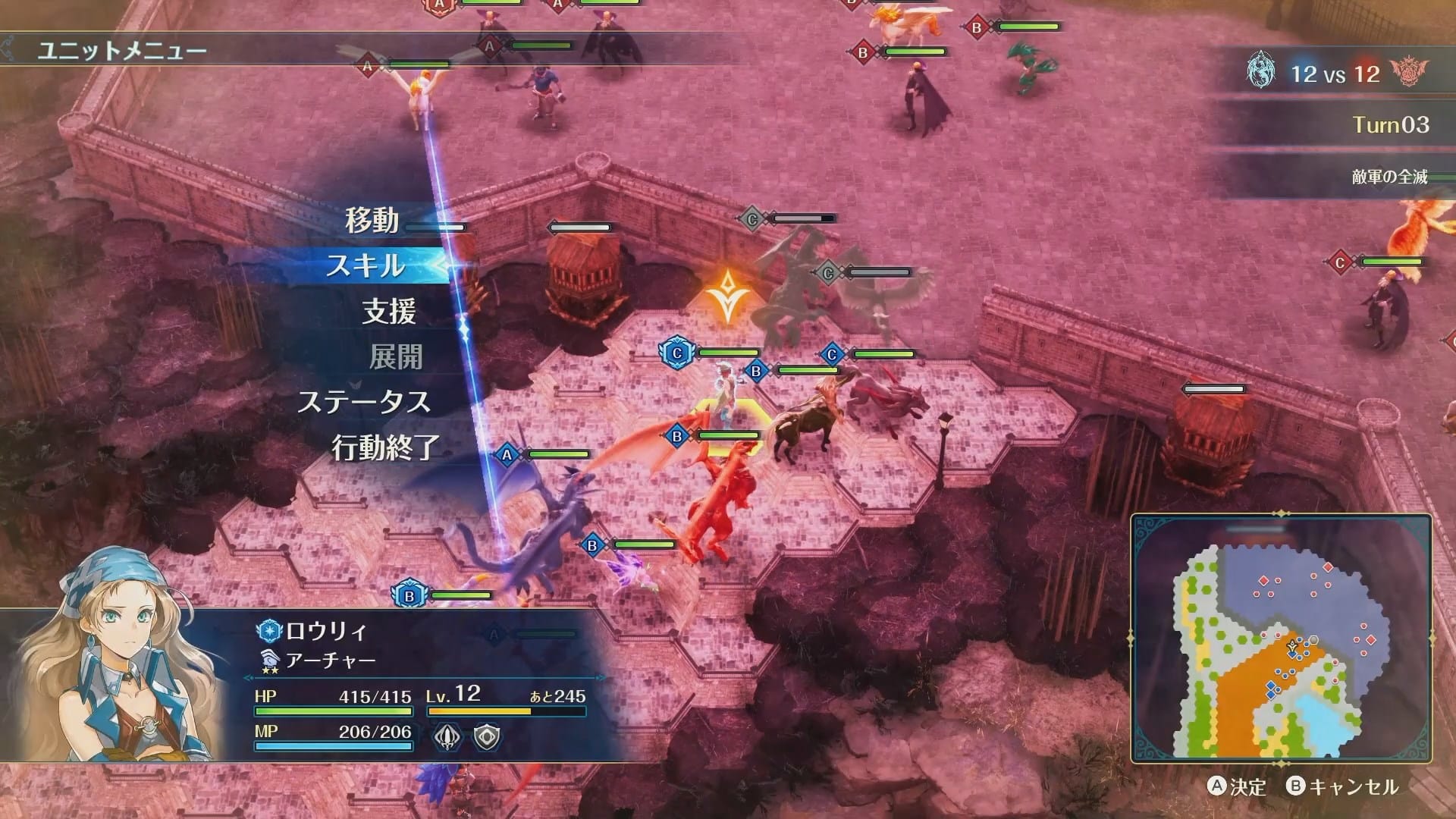Viewport: 1456px width, 819px height.
Task: Choose 行動終了 to end the unit's action
Action: click(385, 447)
